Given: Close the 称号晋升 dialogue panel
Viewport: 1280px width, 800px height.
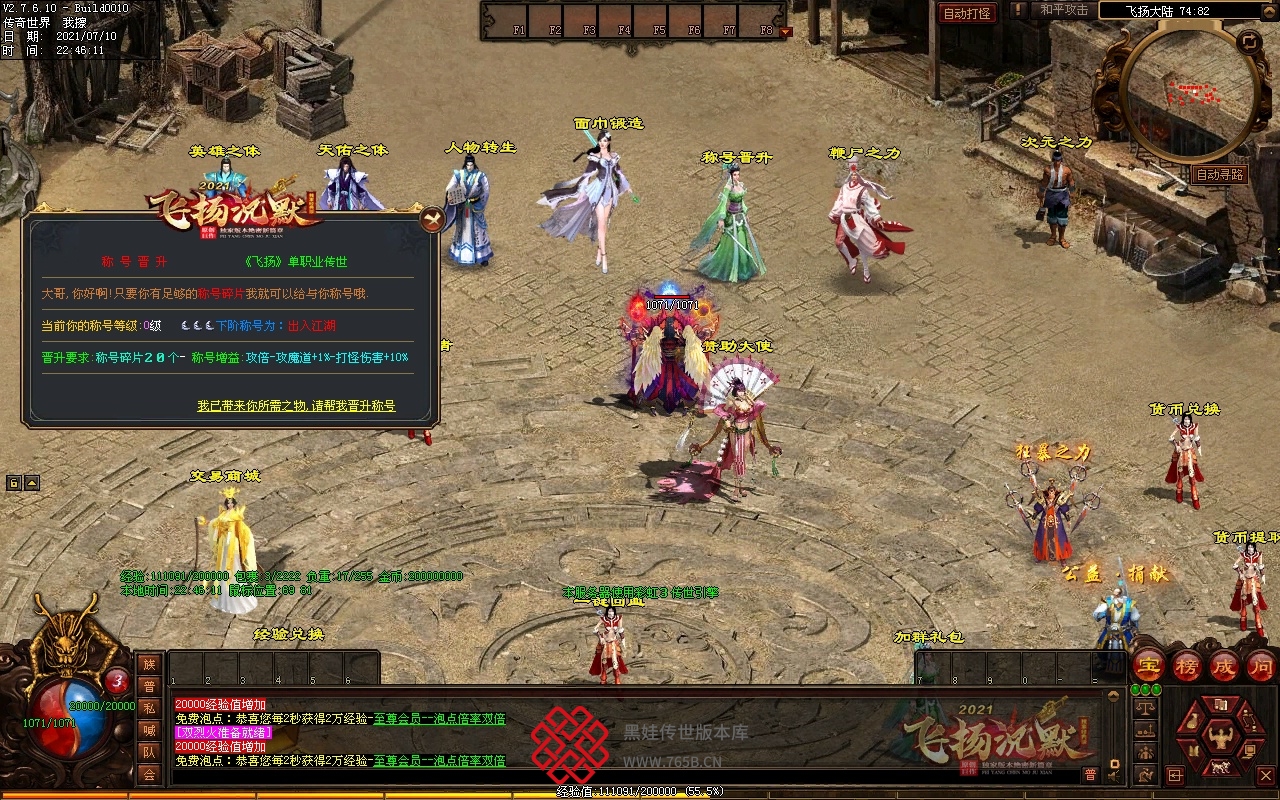Looking at the screenshot, I should point(431,219).
